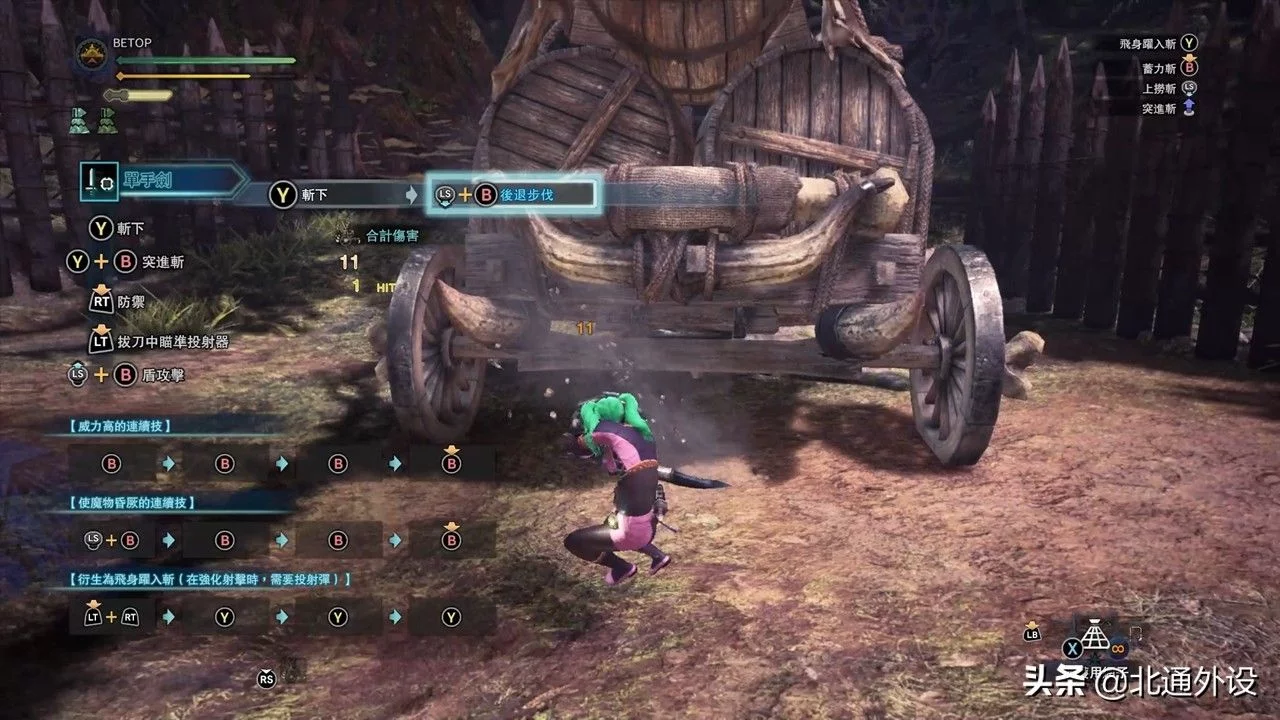Screen dimensions: 1280x720
Task: Choose the highlighted 後退步伐 combo step
Action: pyautogui.click(x=514, y=195)
